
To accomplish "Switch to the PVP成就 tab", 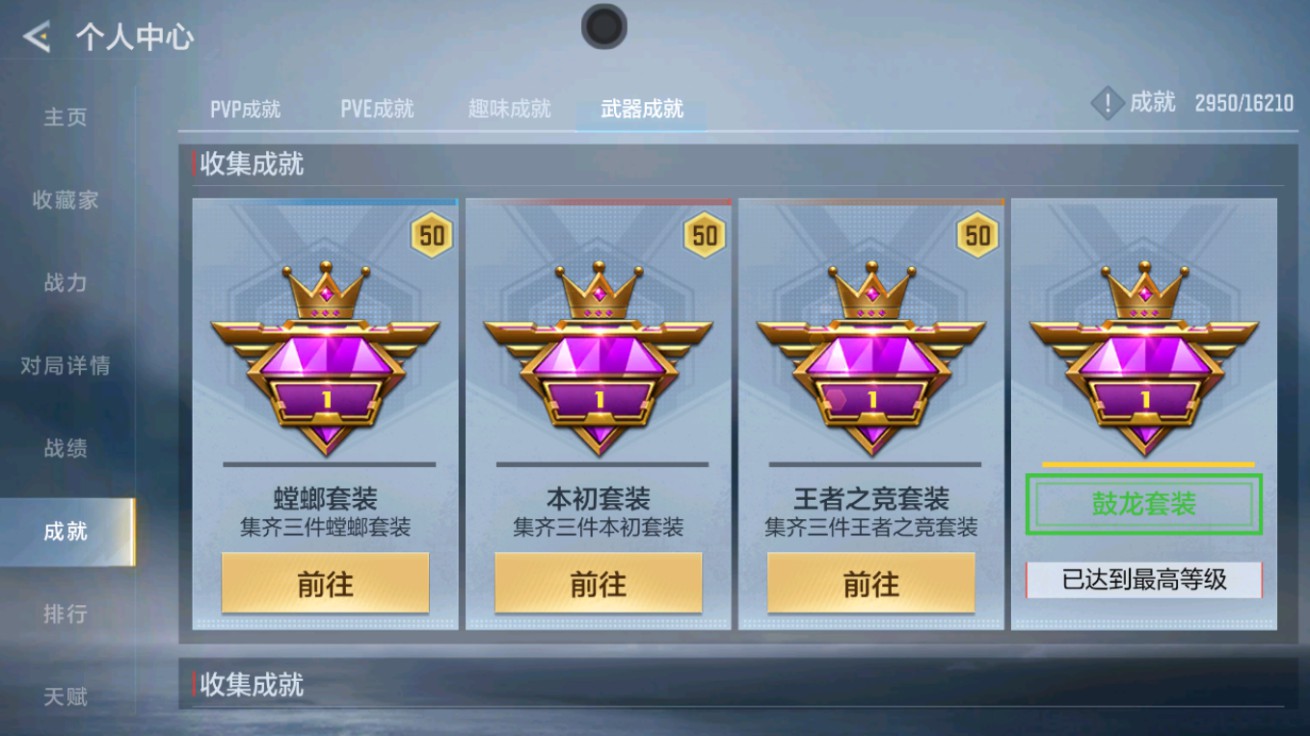I will tap(243, 110).
